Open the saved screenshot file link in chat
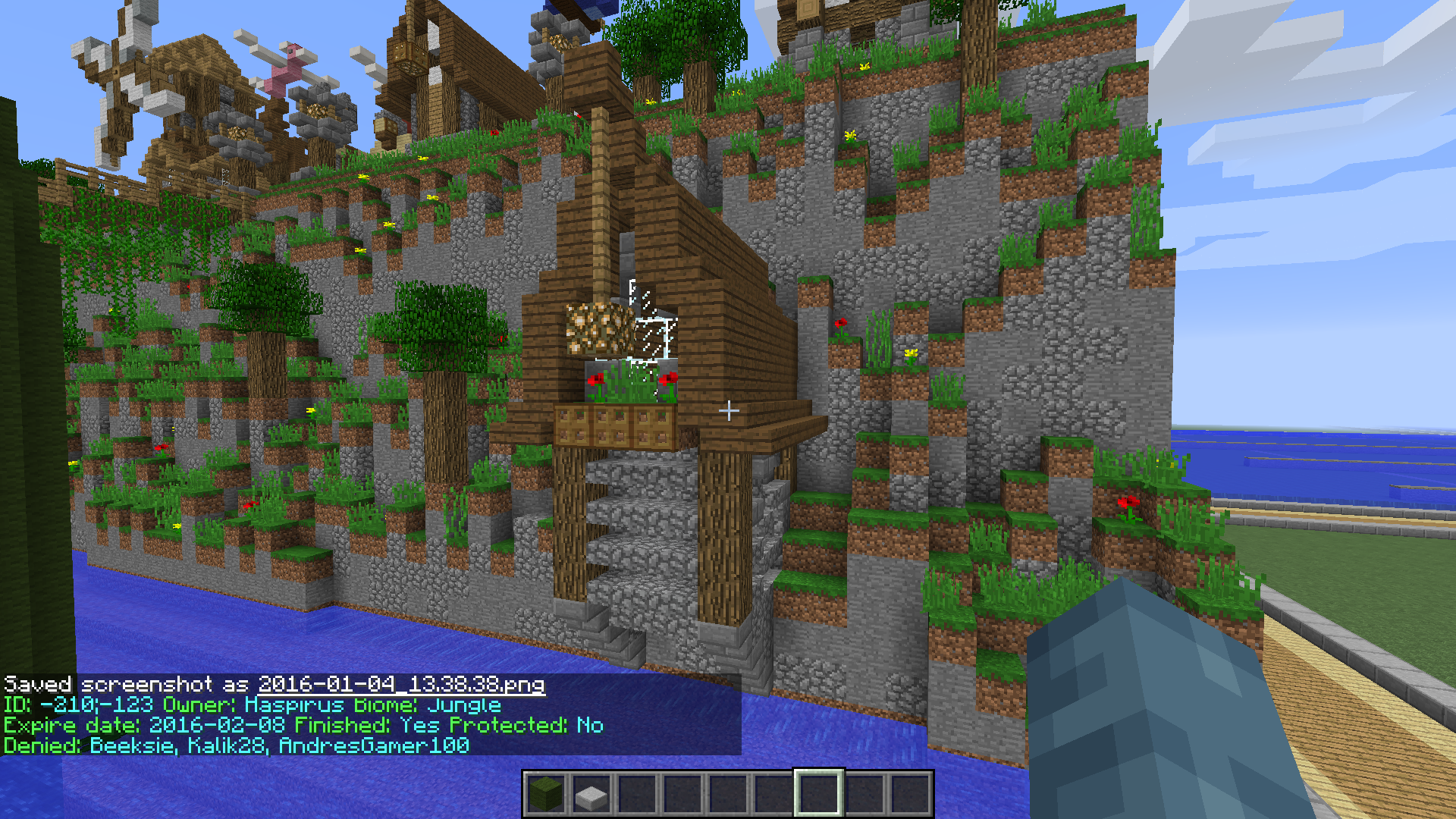The image size is (1456, 819). click(401, 685)
